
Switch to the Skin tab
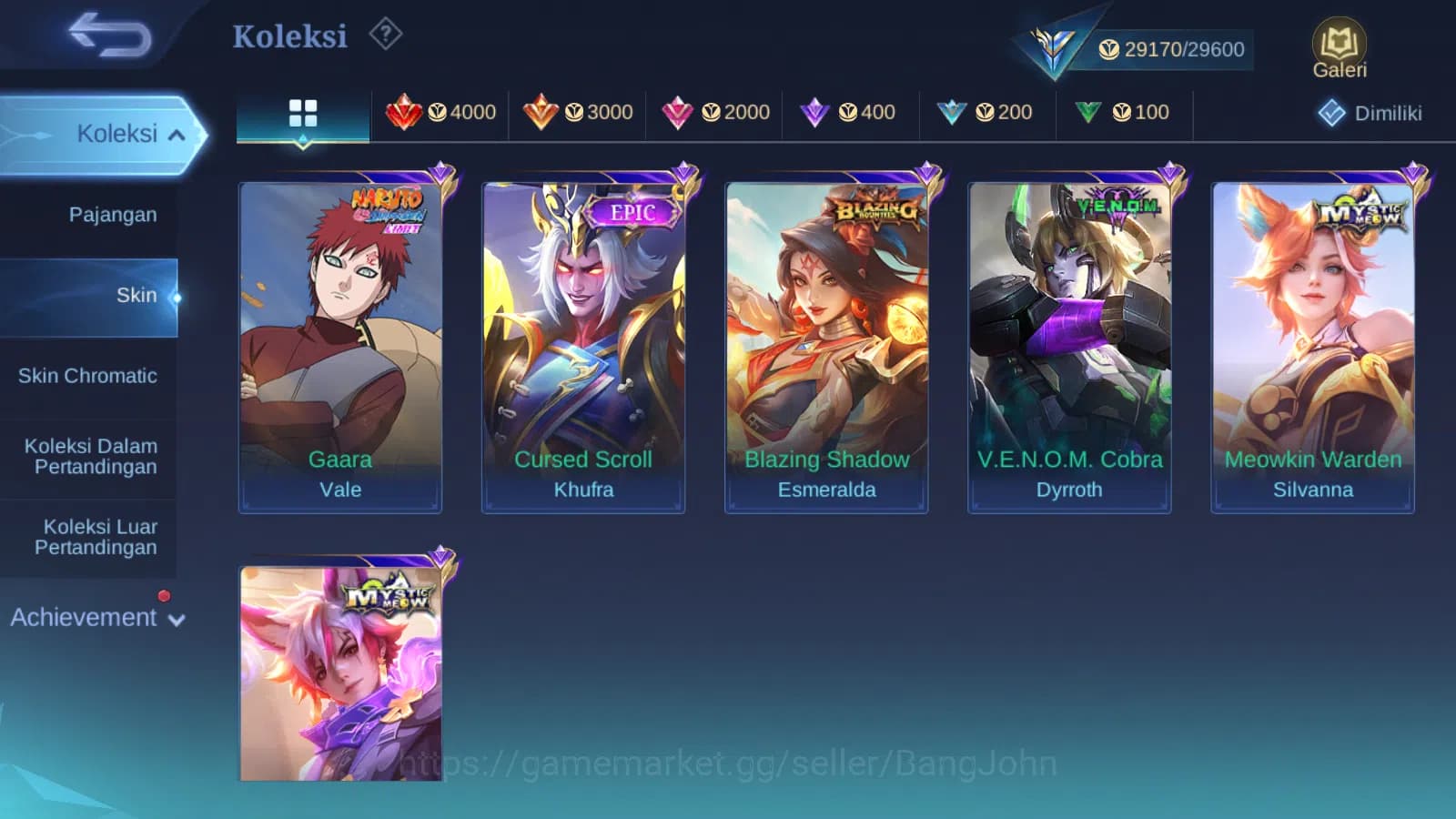click(x=137, y=295)
